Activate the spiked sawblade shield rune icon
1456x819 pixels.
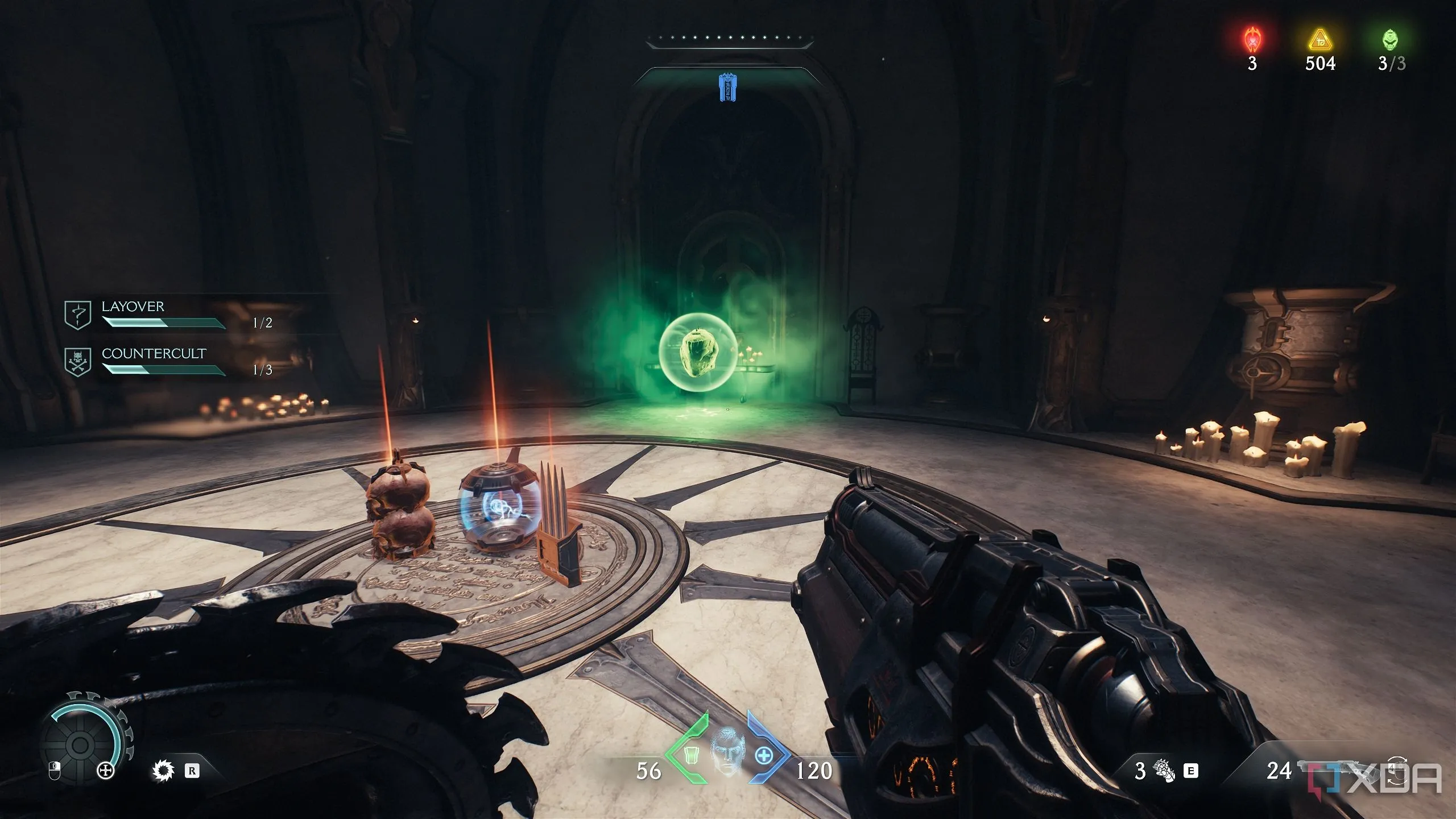[163, 771]
